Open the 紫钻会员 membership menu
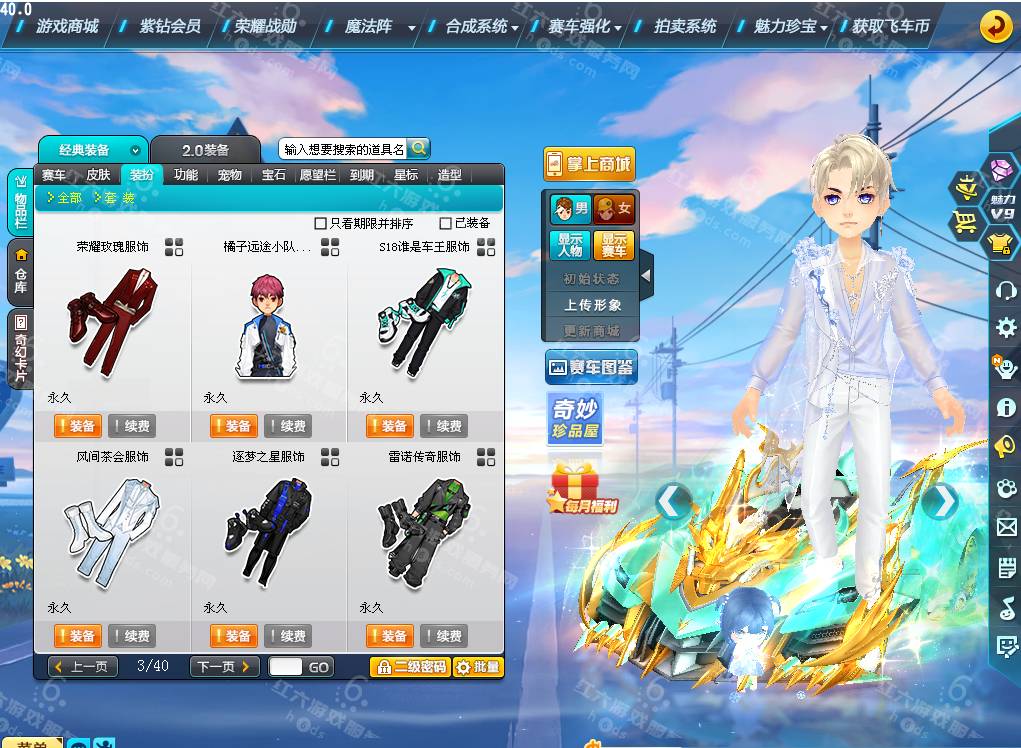The image size is (1021, 748). [169, 26]
